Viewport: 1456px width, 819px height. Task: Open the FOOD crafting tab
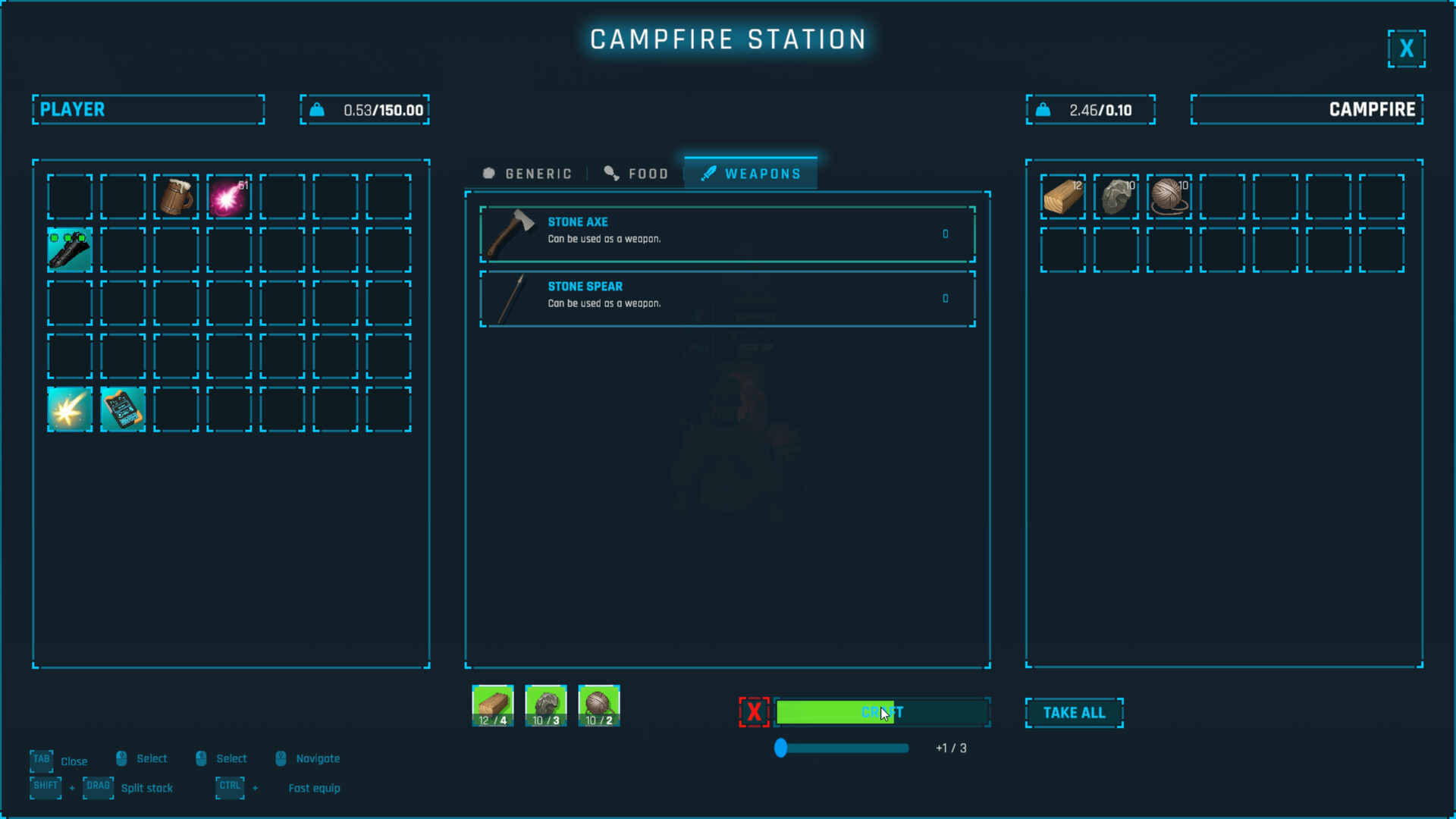coord(637,173)
